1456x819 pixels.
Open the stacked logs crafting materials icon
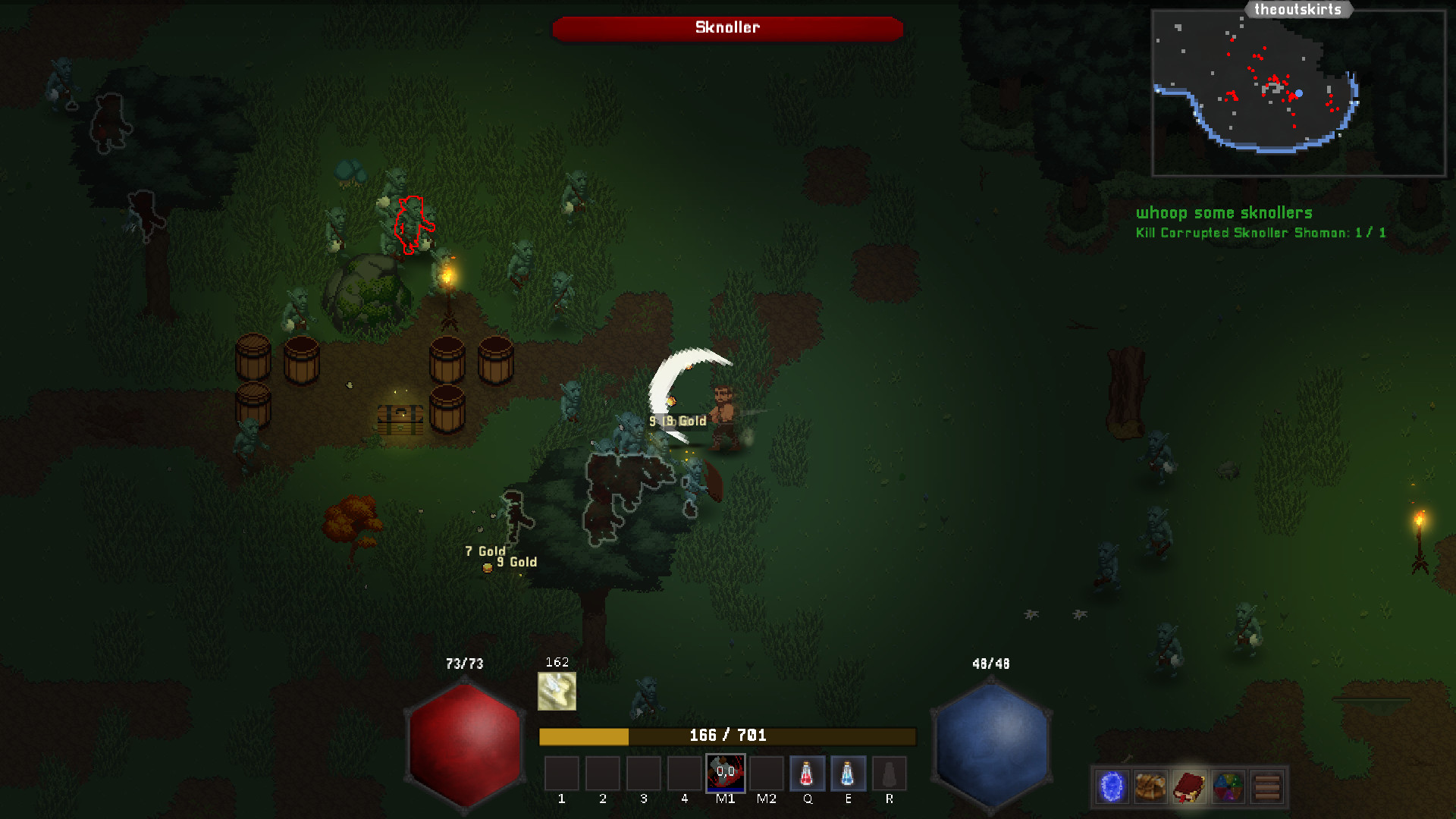1268,786
